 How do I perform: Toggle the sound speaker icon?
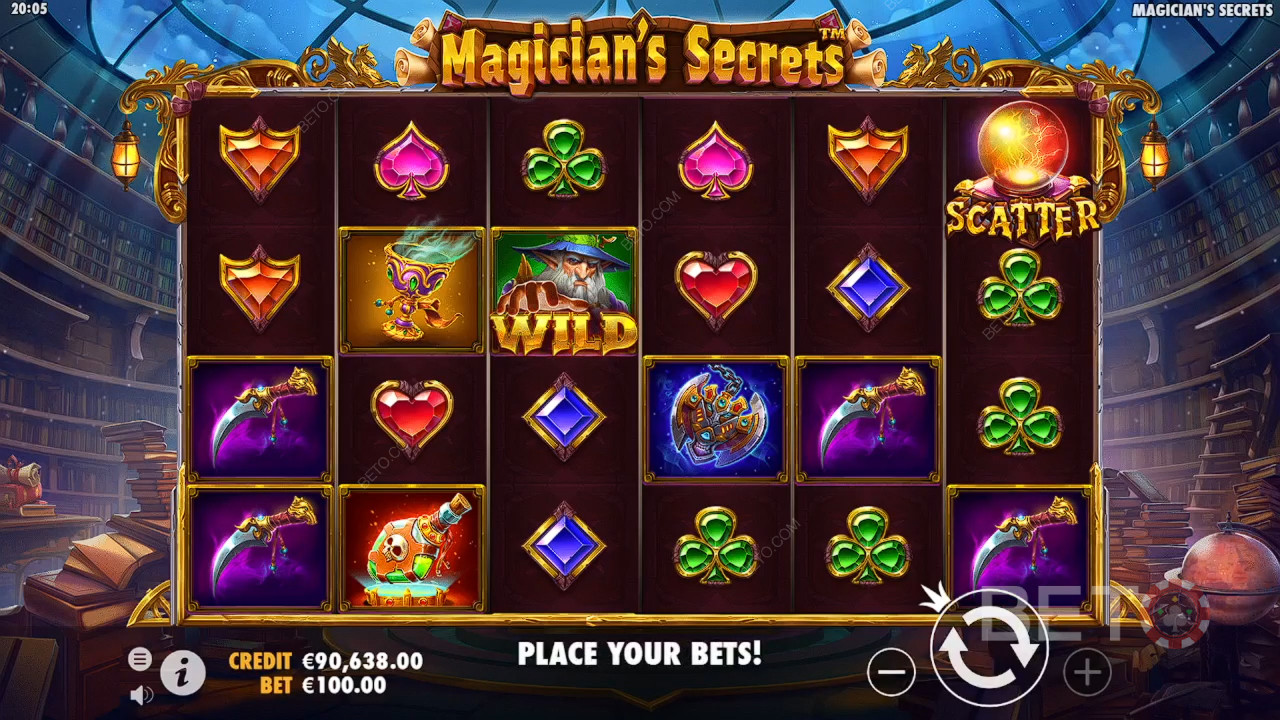coord(140,693)
